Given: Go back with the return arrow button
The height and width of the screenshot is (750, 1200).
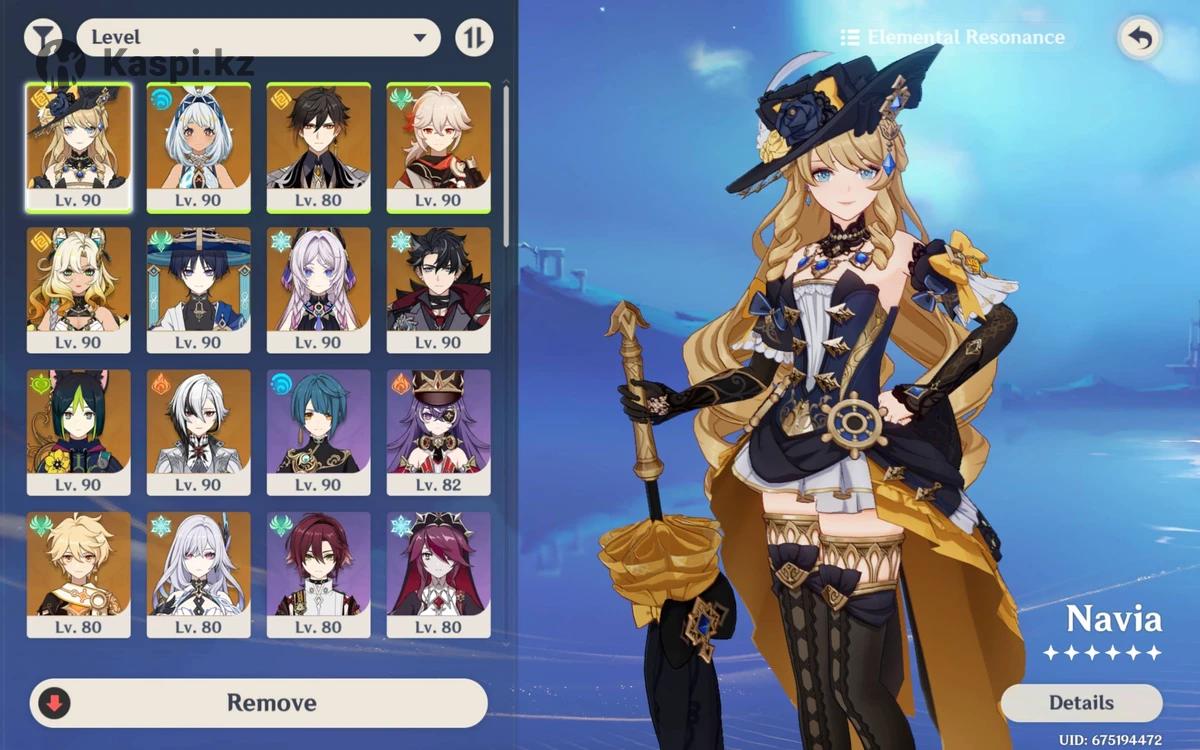Looking at the screenshot, I should [1140, 39].
